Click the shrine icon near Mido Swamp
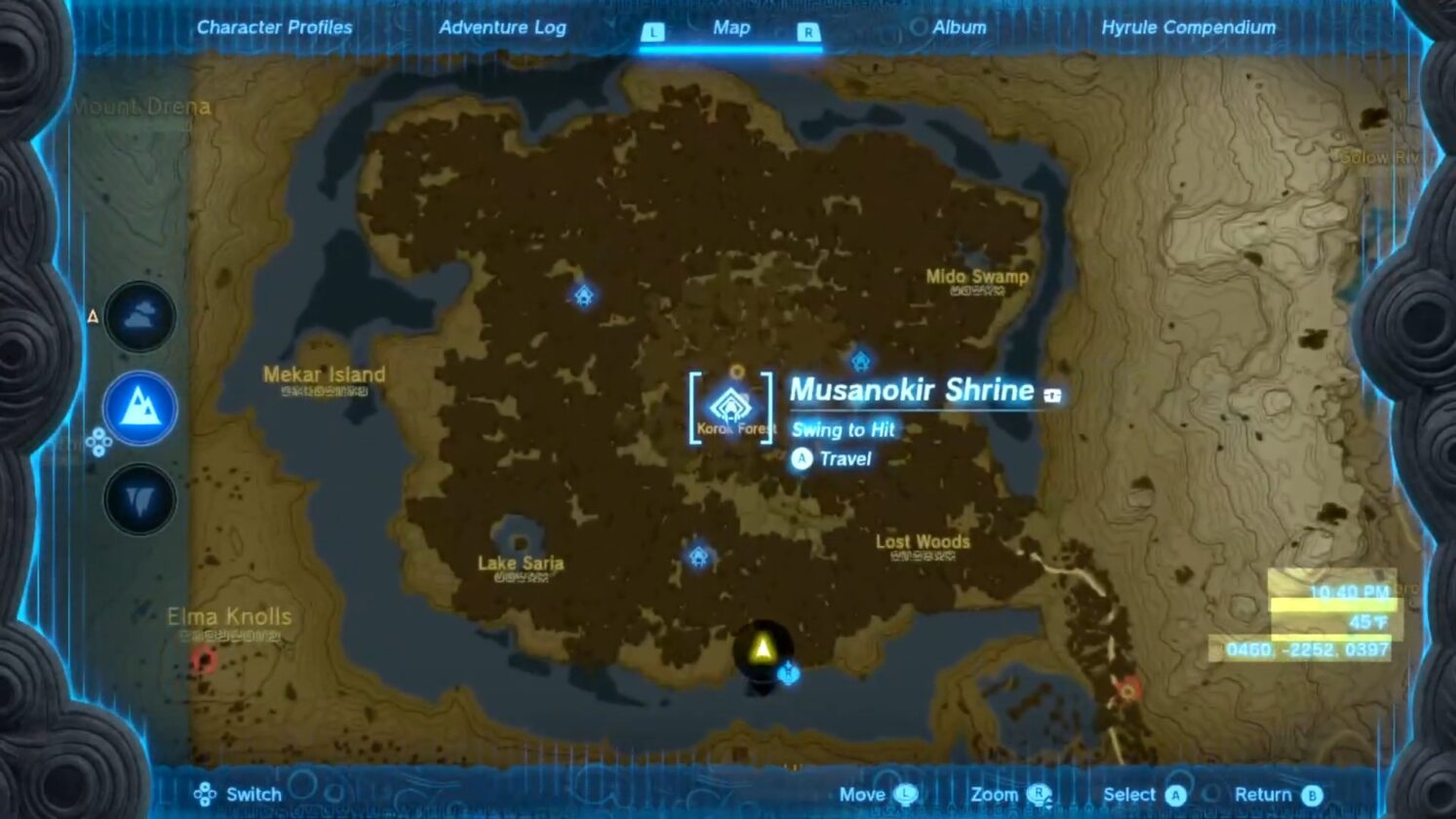 click(862, 361)
